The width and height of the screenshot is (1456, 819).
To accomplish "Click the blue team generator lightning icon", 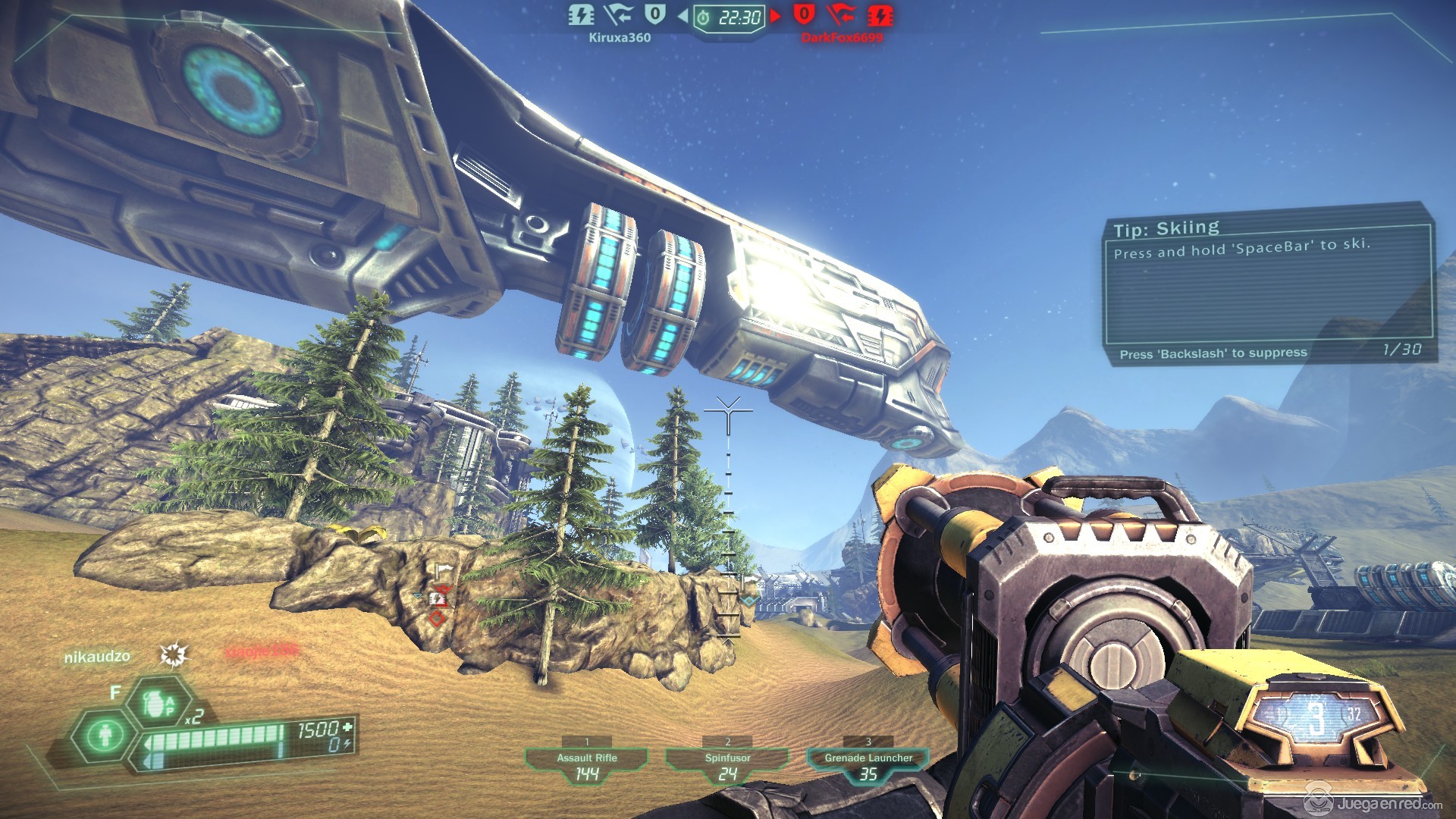I will 581,14.
